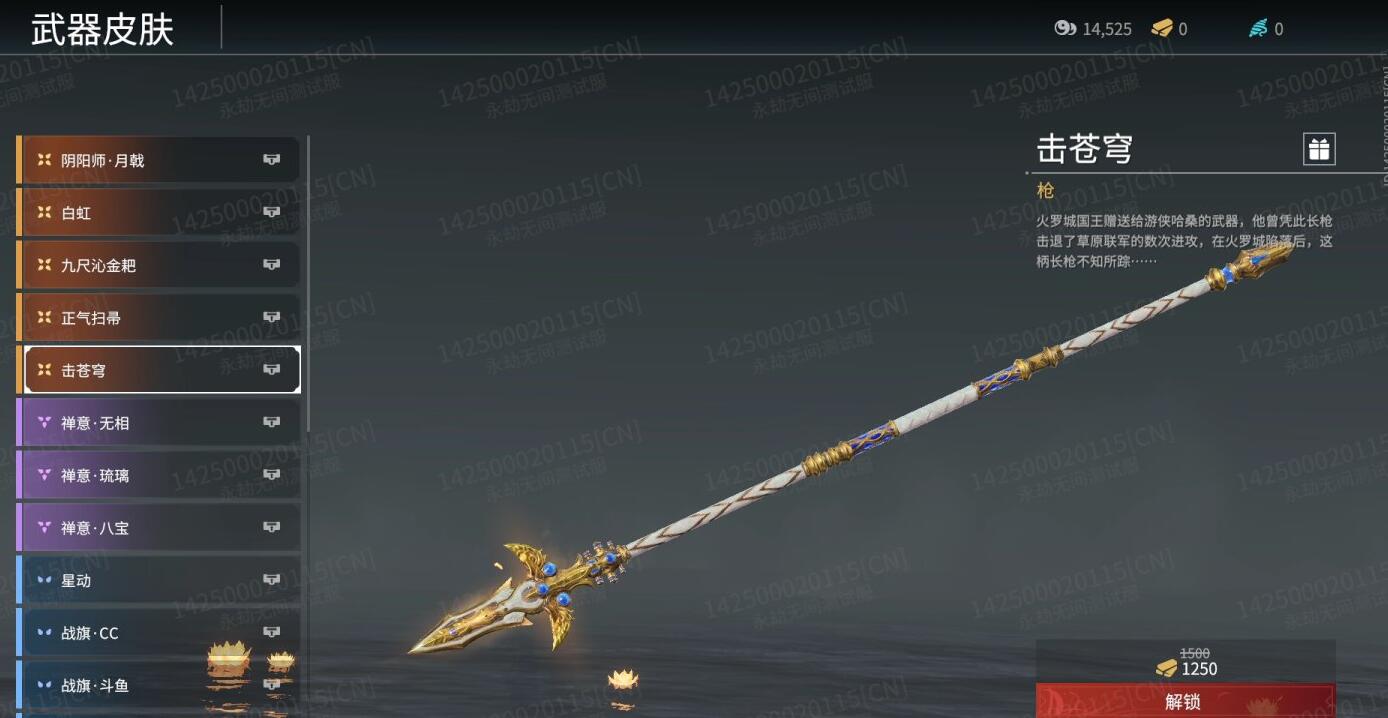The image size is (1388, 718).
Task: Pick the 禅意·八宝 weapon skin
Action: click(158, 528)
